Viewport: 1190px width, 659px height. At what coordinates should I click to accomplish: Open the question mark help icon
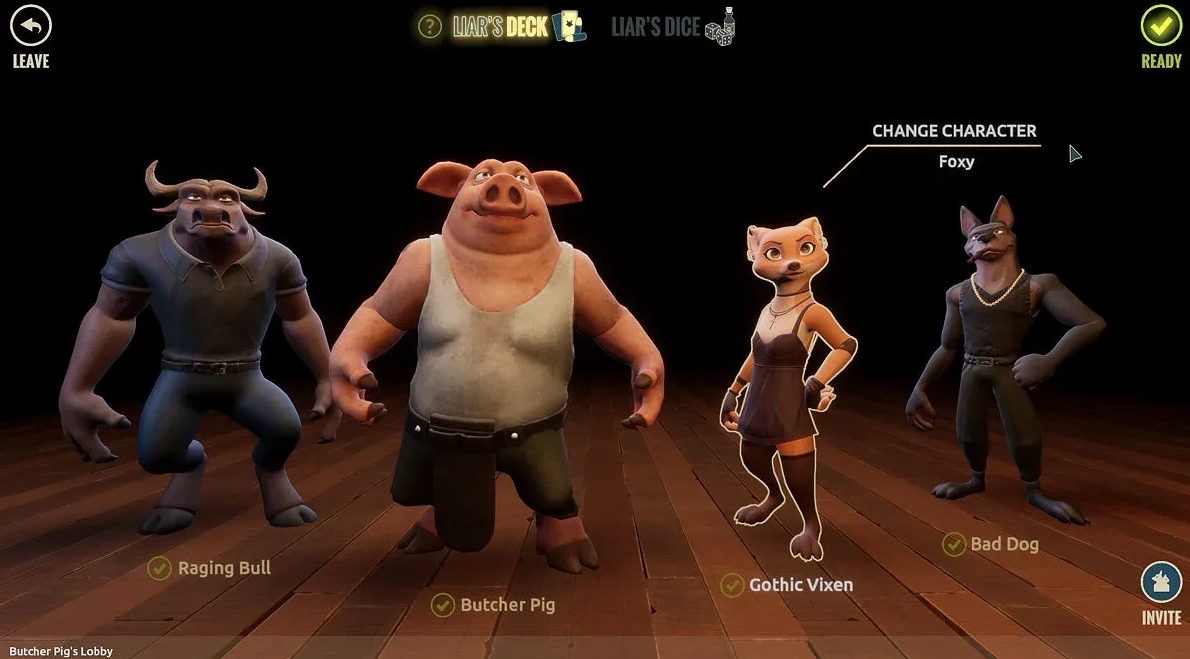[429, 26]
